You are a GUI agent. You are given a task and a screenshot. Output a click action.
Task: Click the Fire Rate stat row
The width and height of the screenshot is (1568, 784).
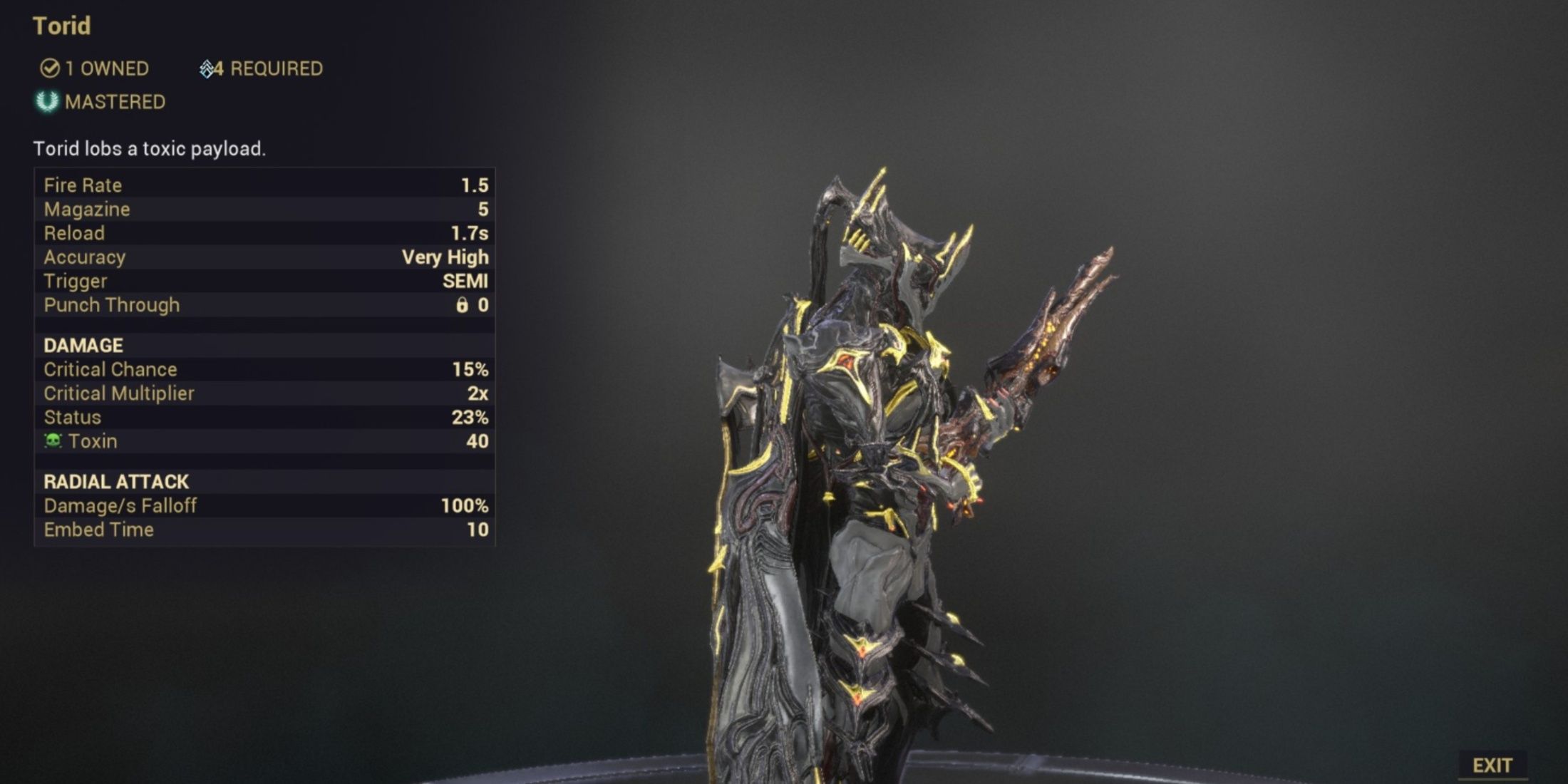[264, 185]
